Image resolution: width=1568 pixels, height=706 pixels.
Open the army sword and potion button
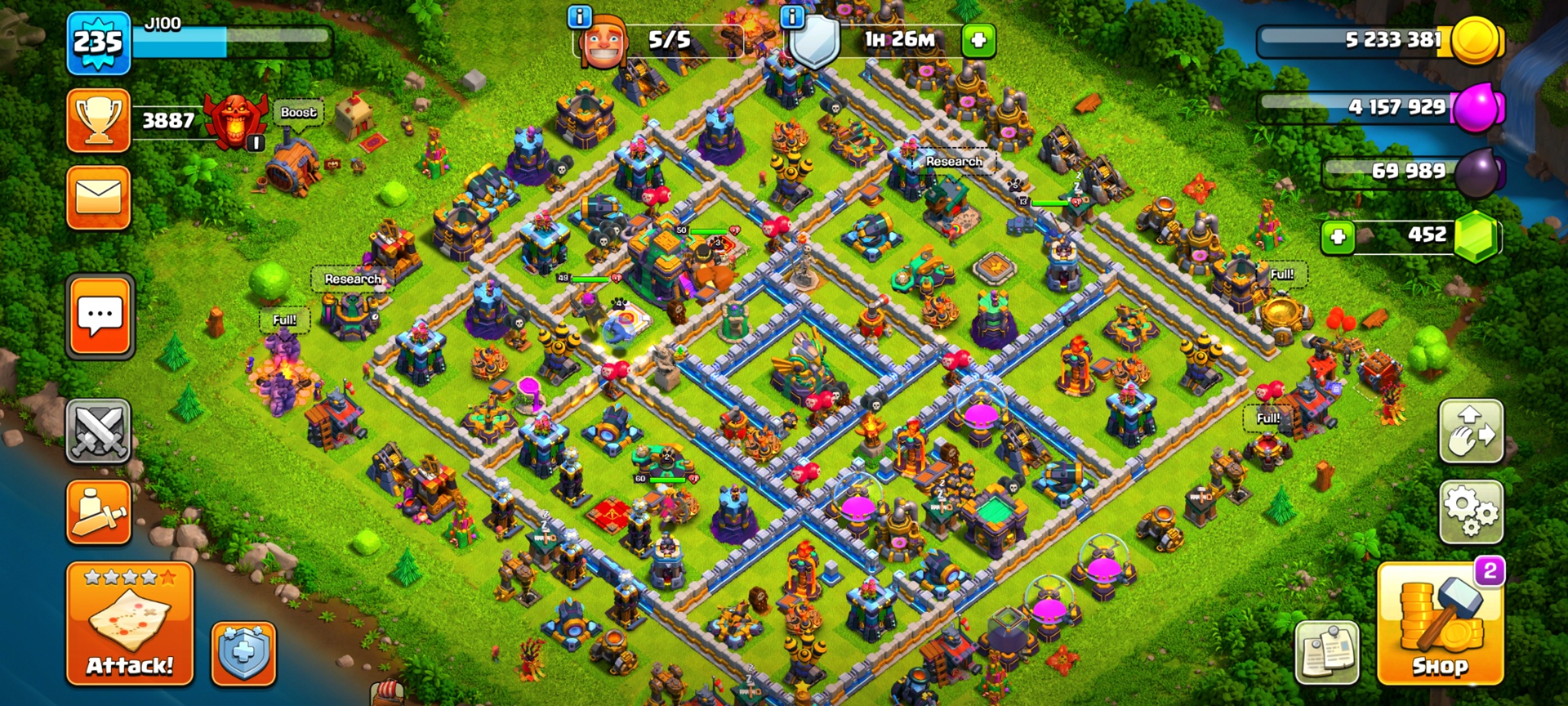99,512
